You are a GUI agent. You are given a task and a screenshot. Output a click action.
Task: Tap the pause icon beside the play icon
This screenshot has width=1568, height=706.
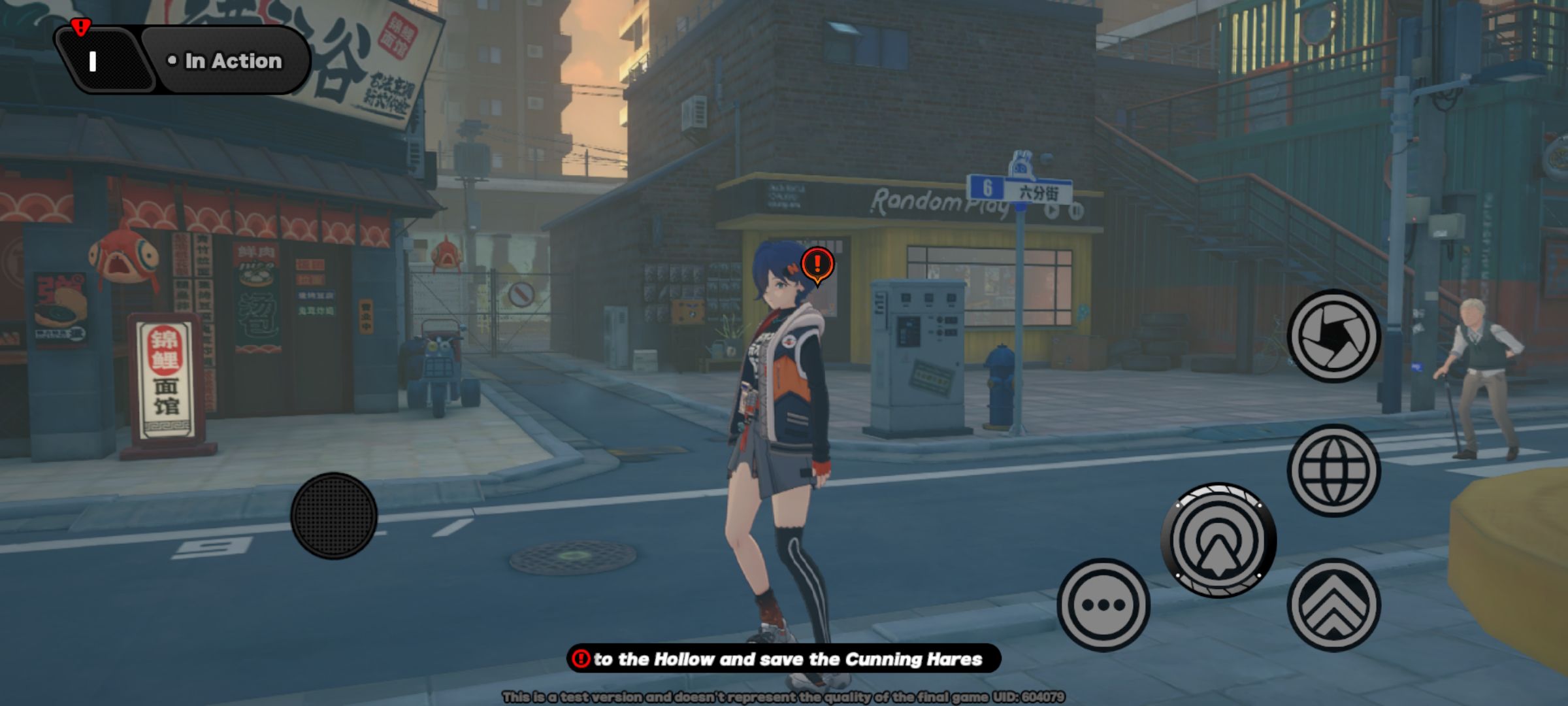tap(1075, 212)
